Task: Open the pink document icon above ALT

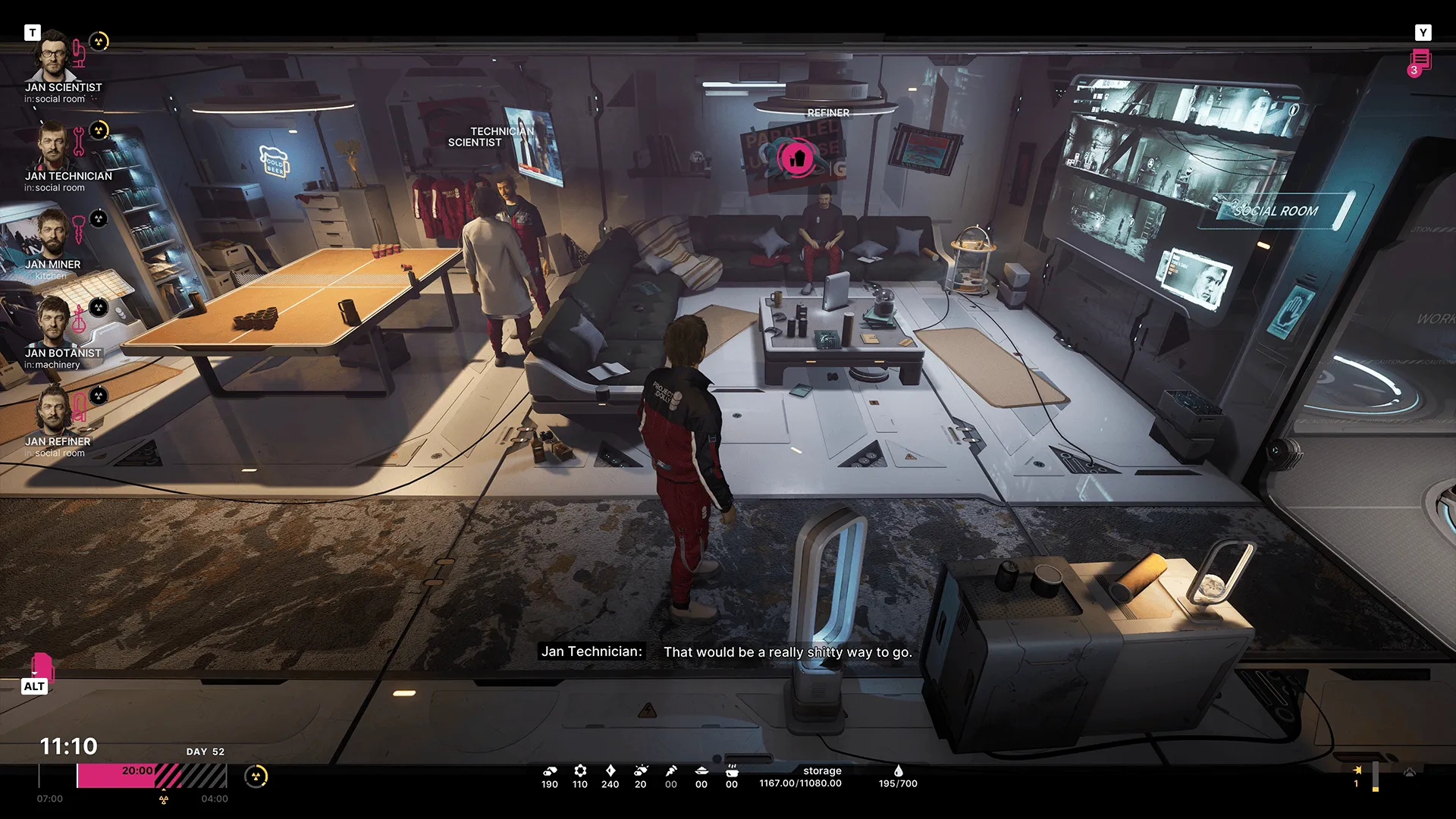Action: pyautogui.click(x=42, y=666)
